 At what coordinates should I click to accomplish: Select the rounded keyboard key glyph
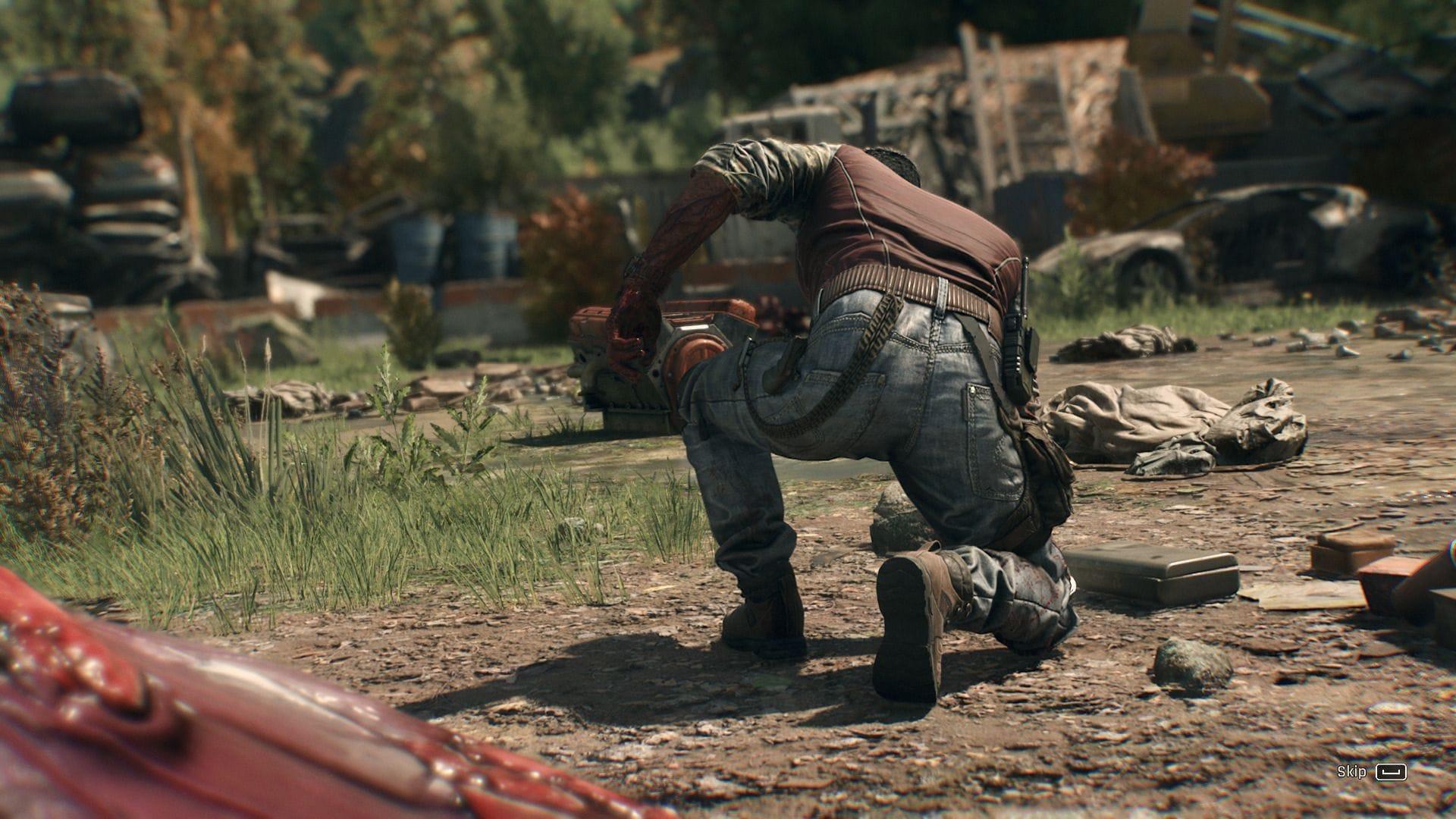pos(1392,772)
